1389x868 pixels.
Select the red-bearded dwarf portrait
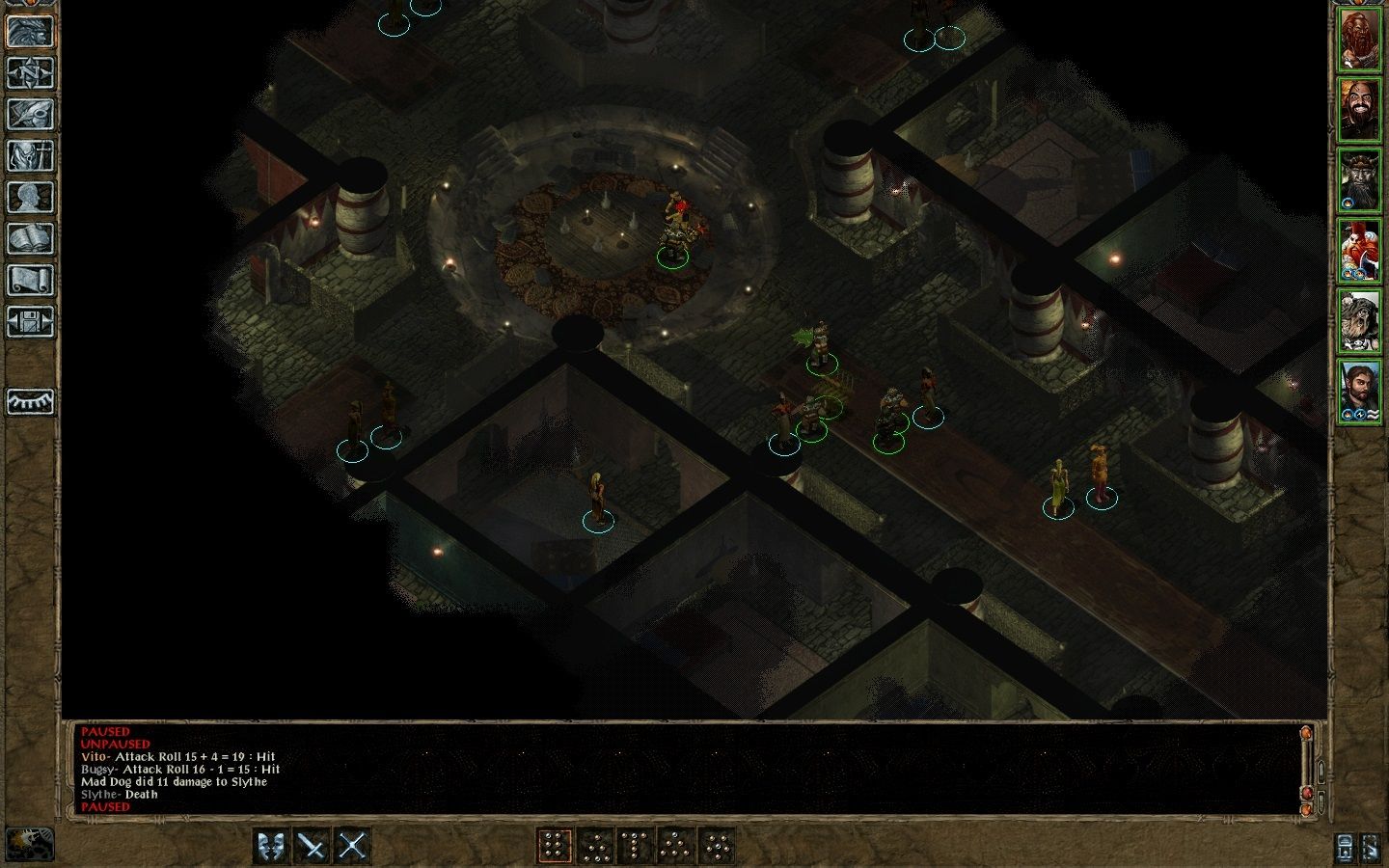pos(1360,42)
